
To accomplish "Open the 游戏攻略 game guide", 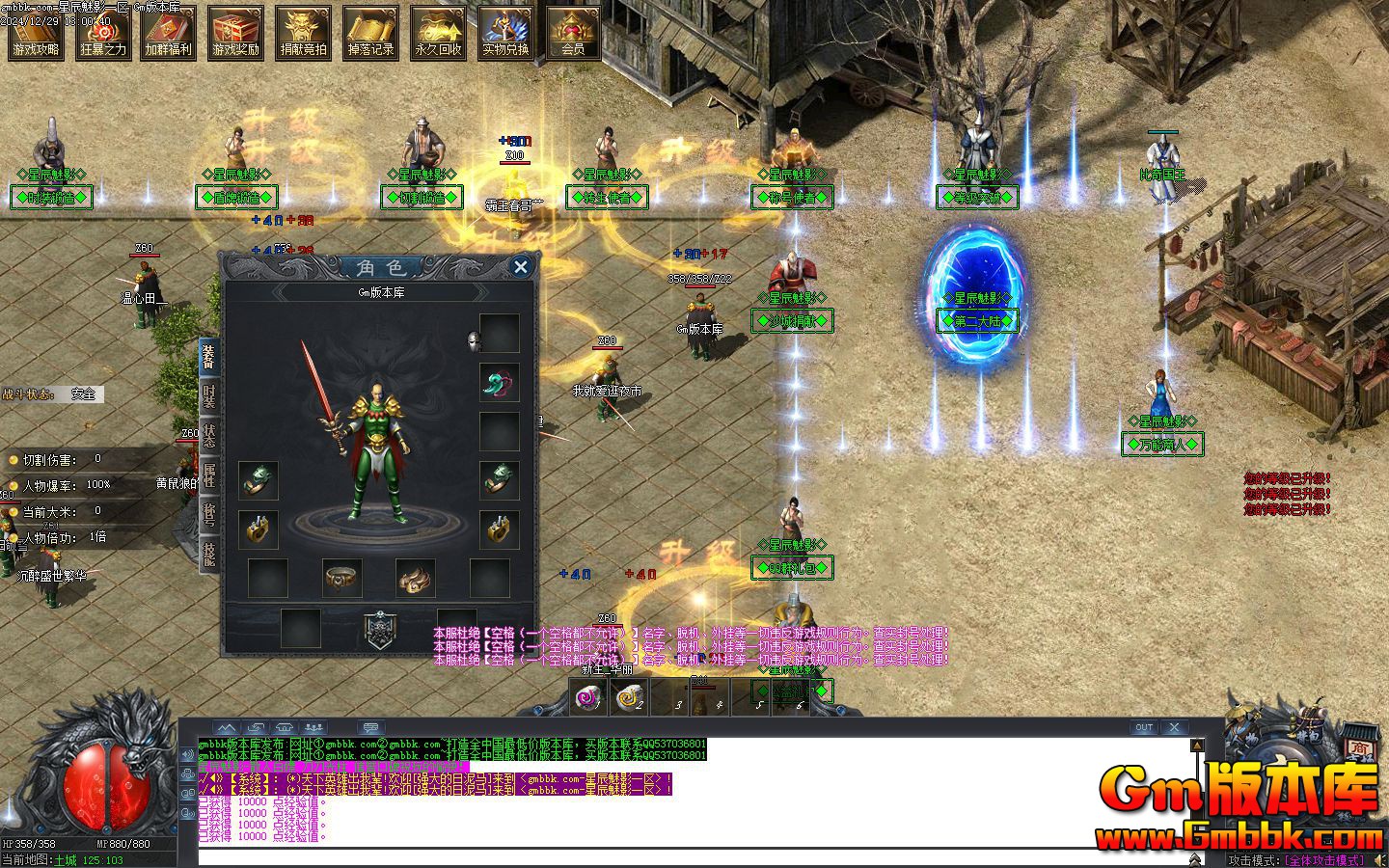I will pyautogui.click(x=36, y=32).
